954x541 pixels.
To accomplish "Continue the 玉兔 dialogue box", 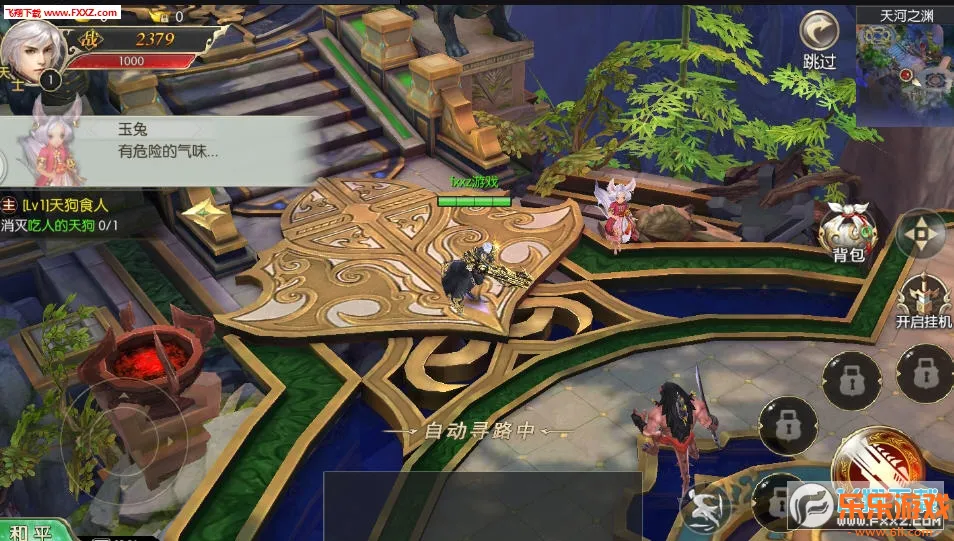I will click(x=150, y=148).
